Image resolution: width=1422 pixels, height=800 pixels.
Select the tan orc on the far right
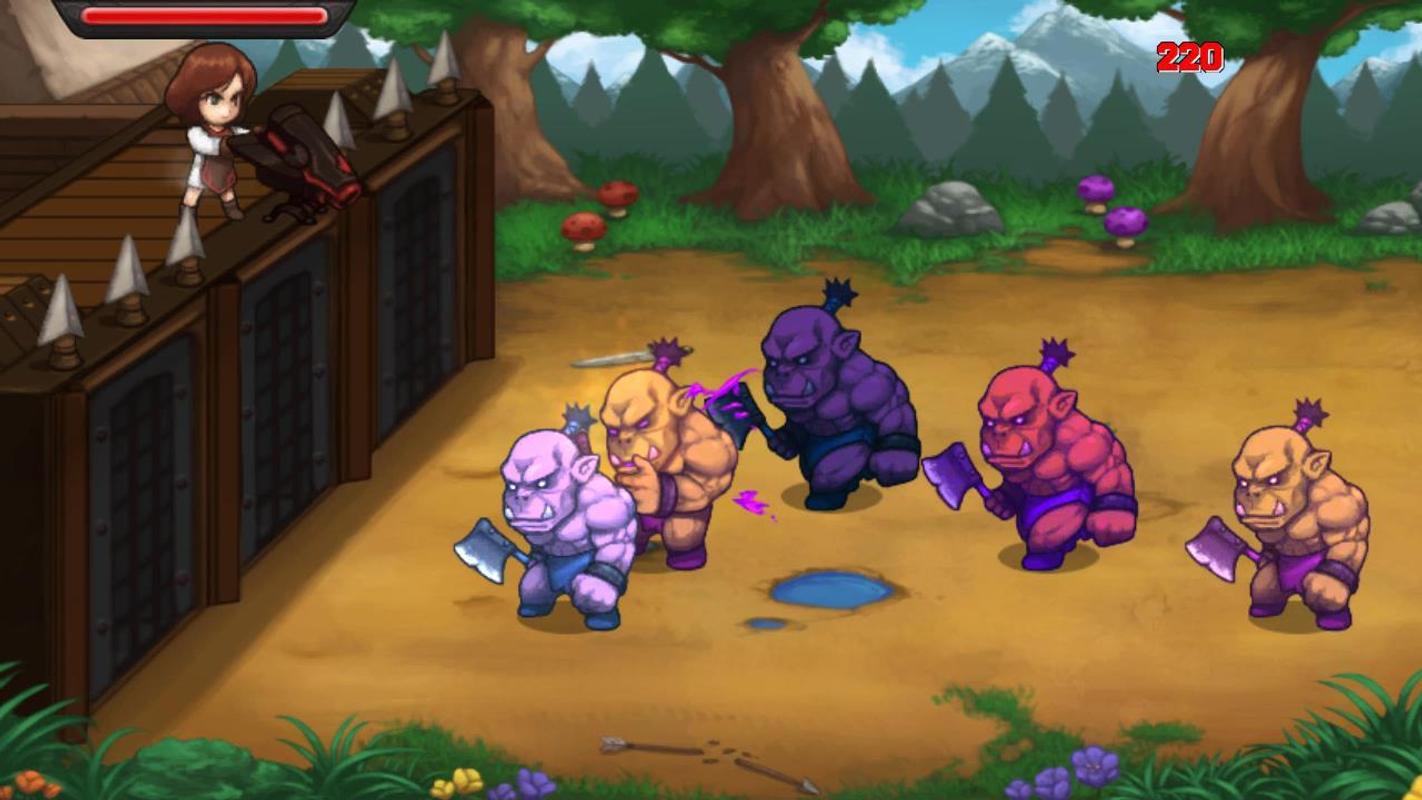[1290, 510]
